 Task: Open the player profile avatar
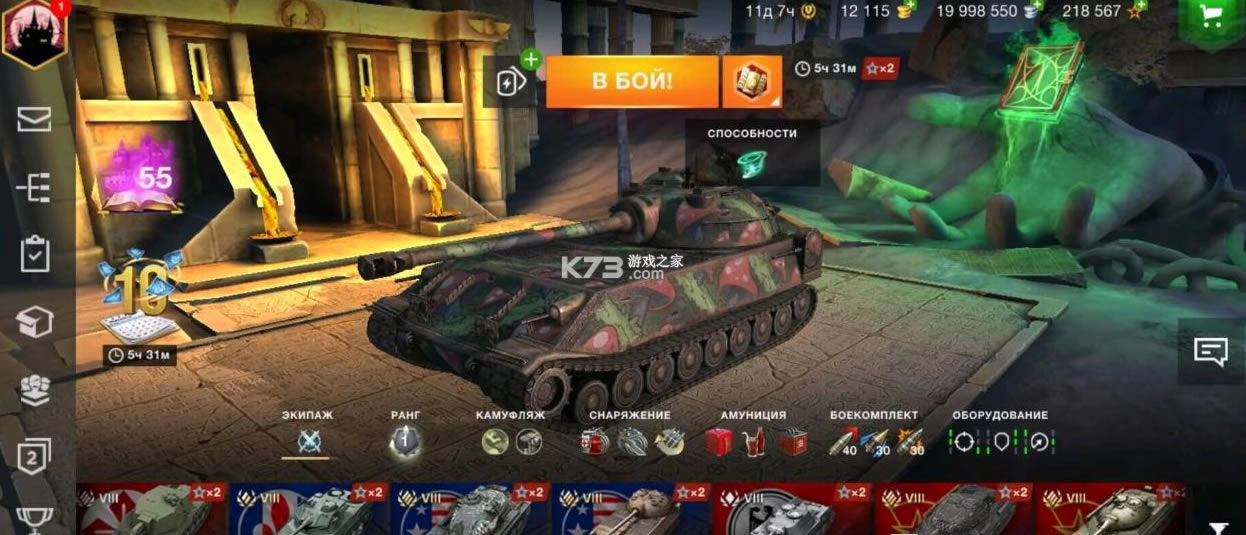click(34, 36)
